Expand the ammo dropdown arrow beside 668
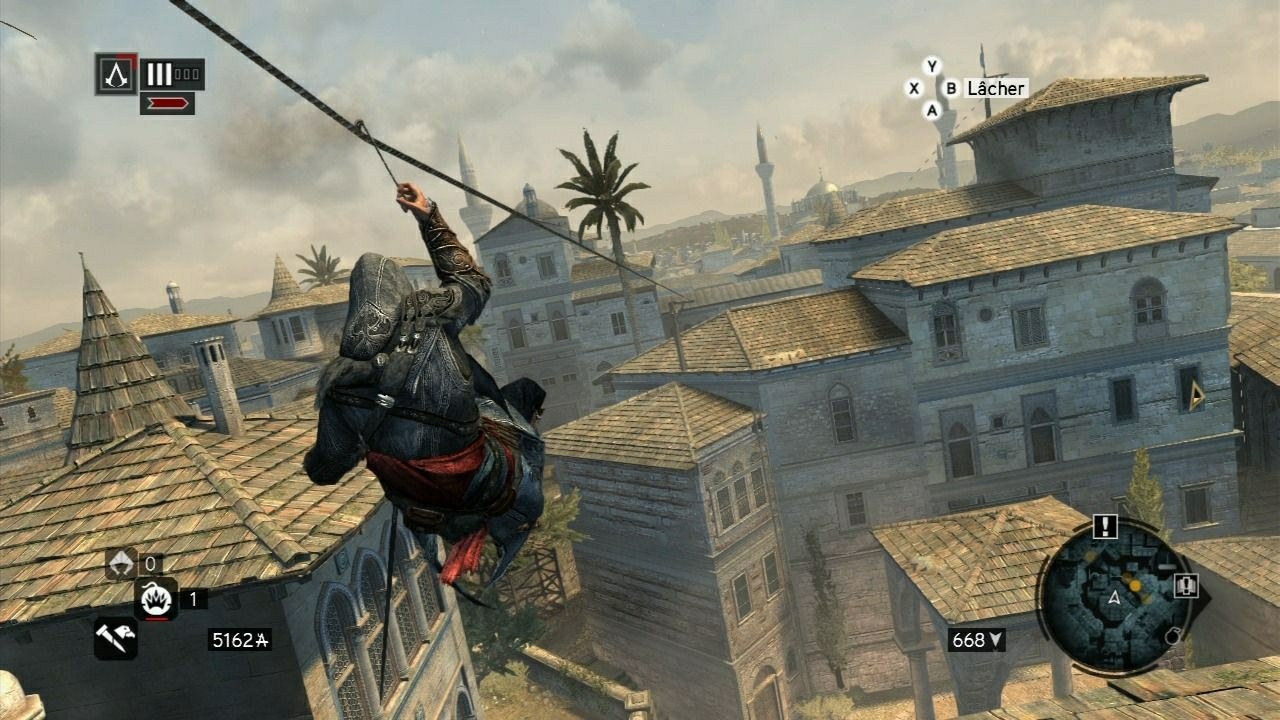 (x=995, y=640)
